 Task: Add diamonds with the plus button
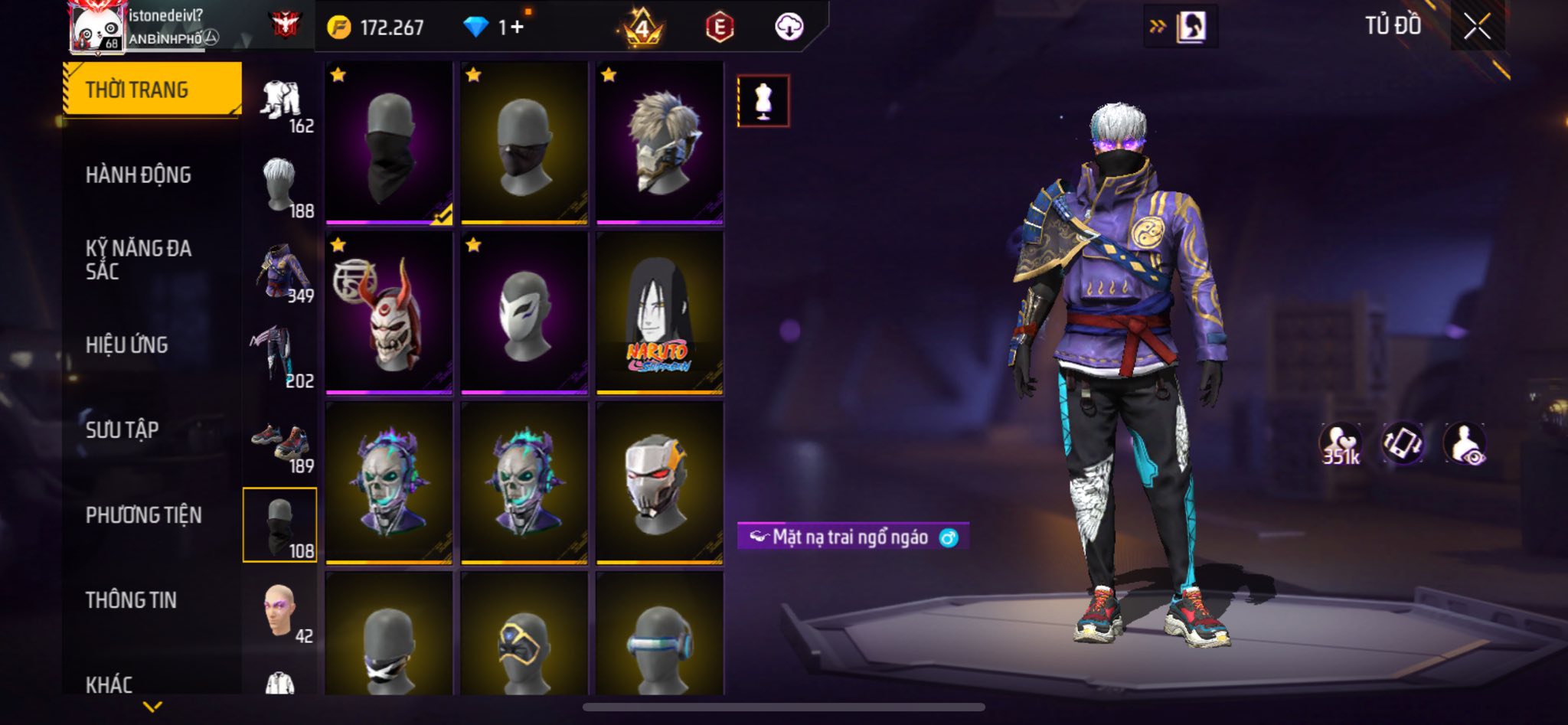518,28
